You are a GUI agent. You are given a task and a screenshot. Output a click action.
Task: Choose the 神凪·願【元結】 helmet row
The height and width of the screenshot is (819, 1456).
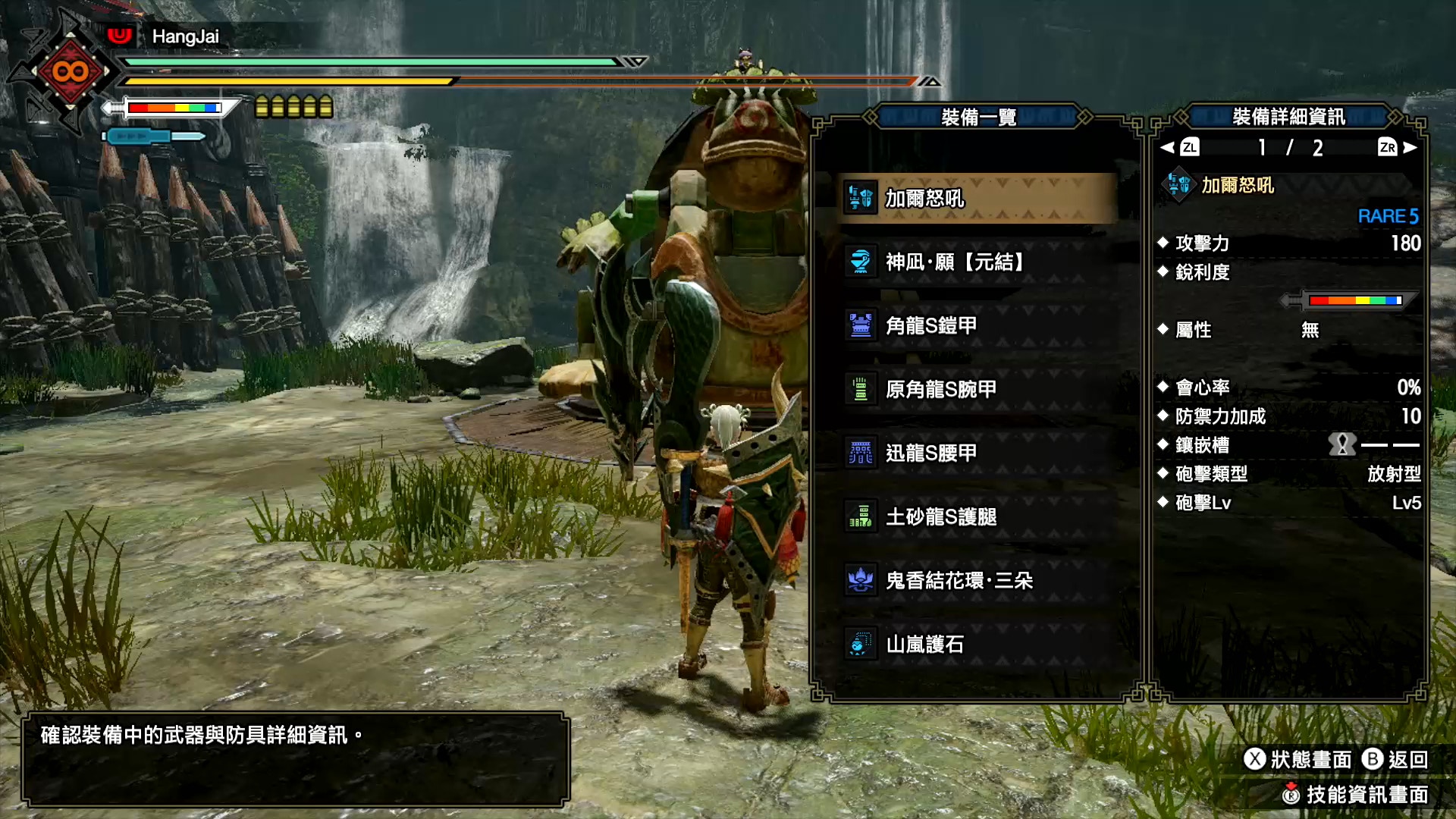click(977, 262)
